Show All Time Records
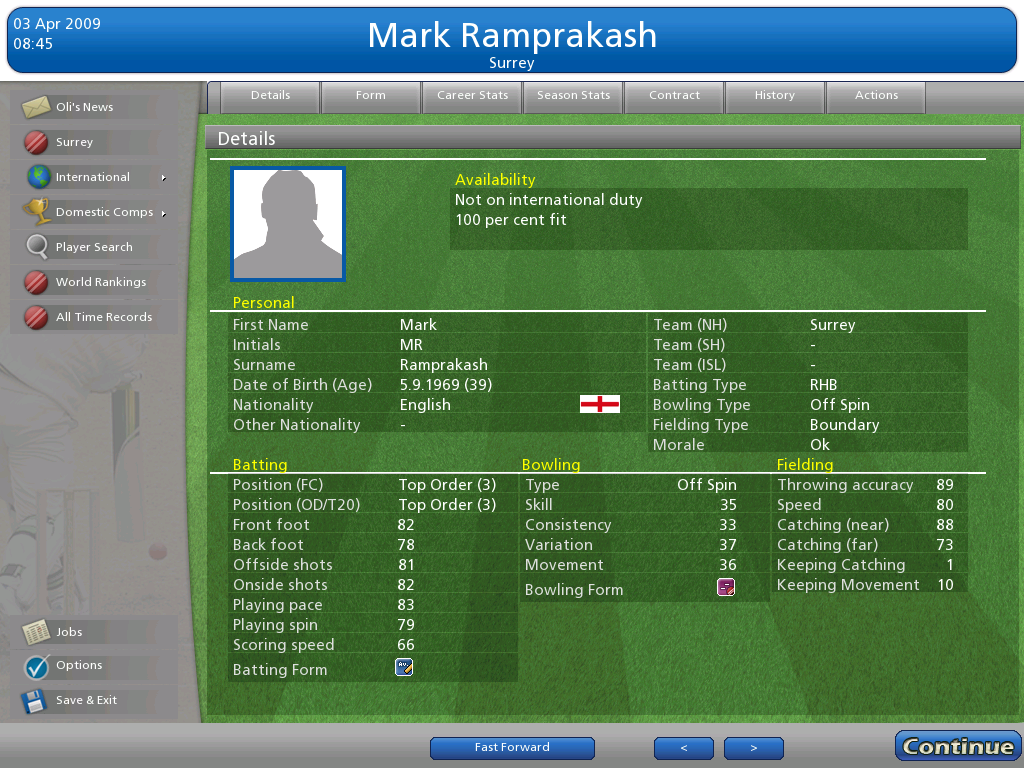1024x768 pixels. [x=103, y=317]
